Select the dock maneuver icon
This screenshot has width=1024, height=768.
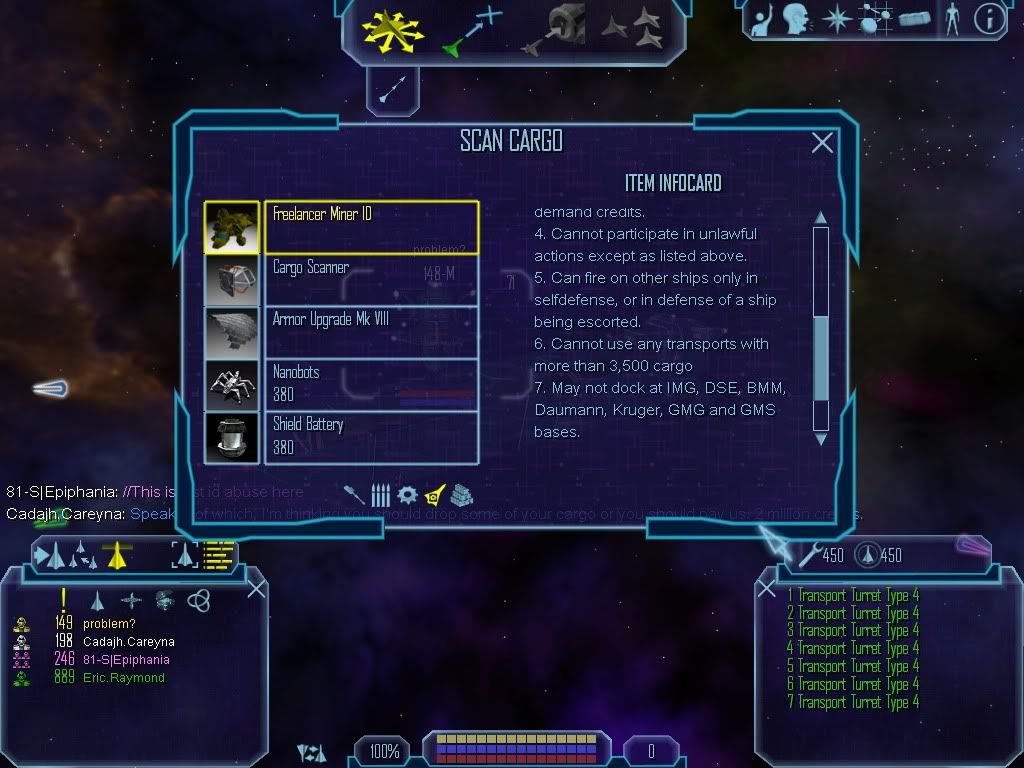click(x=553, y=30)
